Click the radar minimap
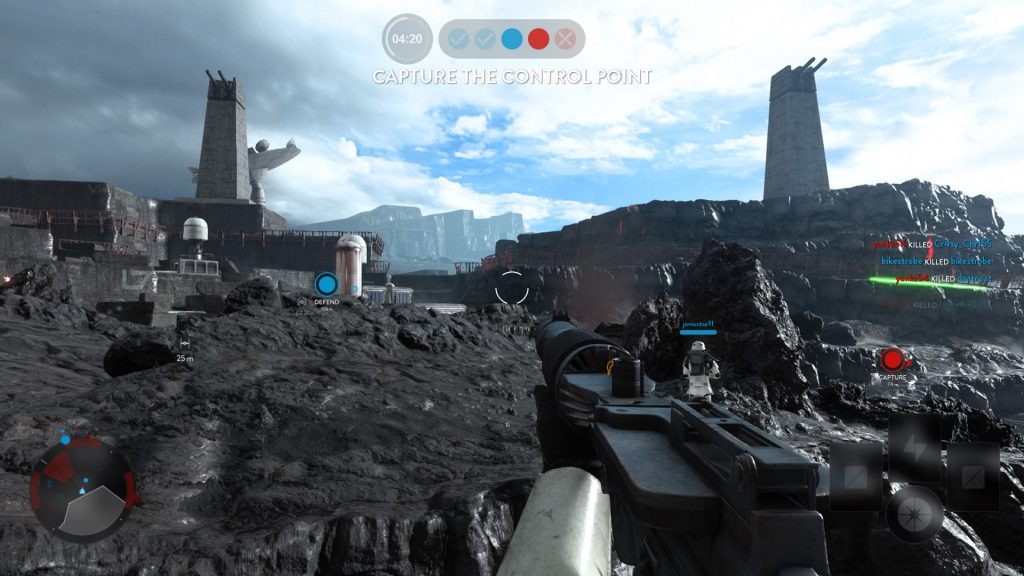Image resolution: width=1024 pixels, height=576 pixels. coord(81,487)
